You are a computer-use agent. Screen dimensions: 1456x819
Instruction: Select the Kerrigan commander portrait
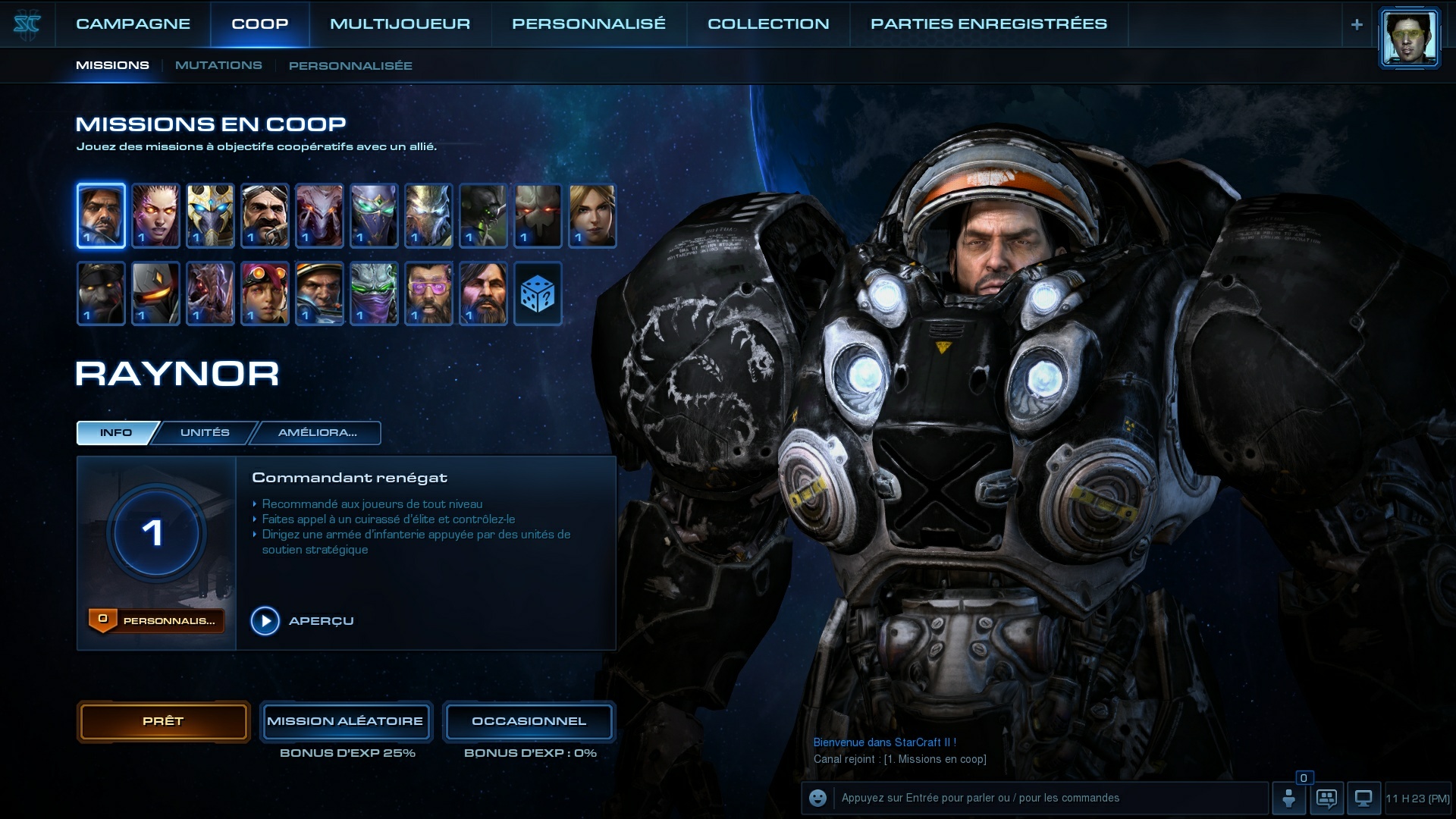tap(155, 215)
